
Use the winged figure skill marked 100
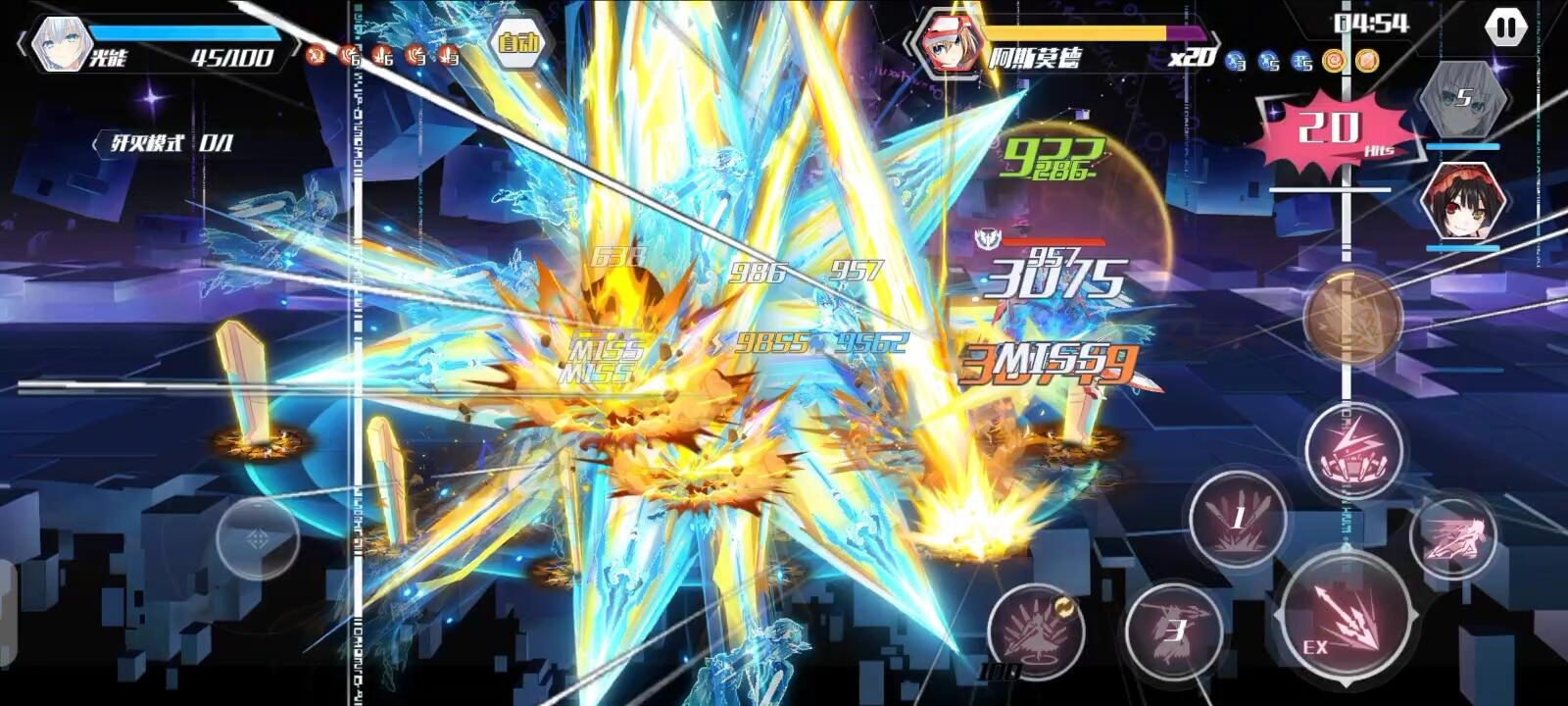(1034, 629)
